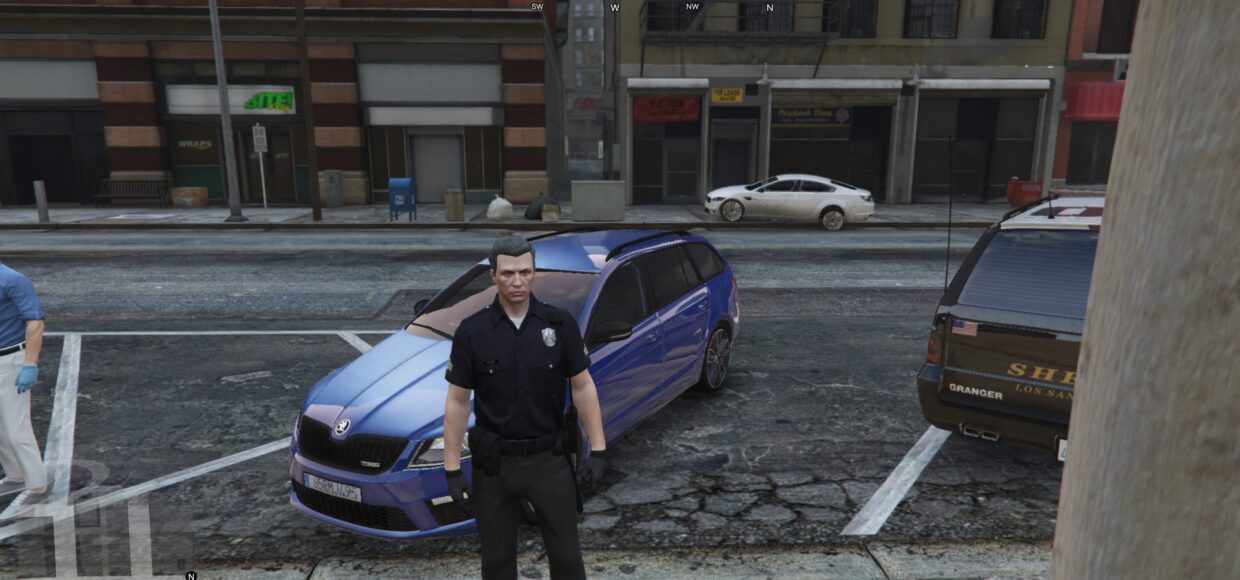The height and width of the screenshot is (580, 1240).
Task: Click the minimap's north indicator
Action: click(x=191, y=575)
